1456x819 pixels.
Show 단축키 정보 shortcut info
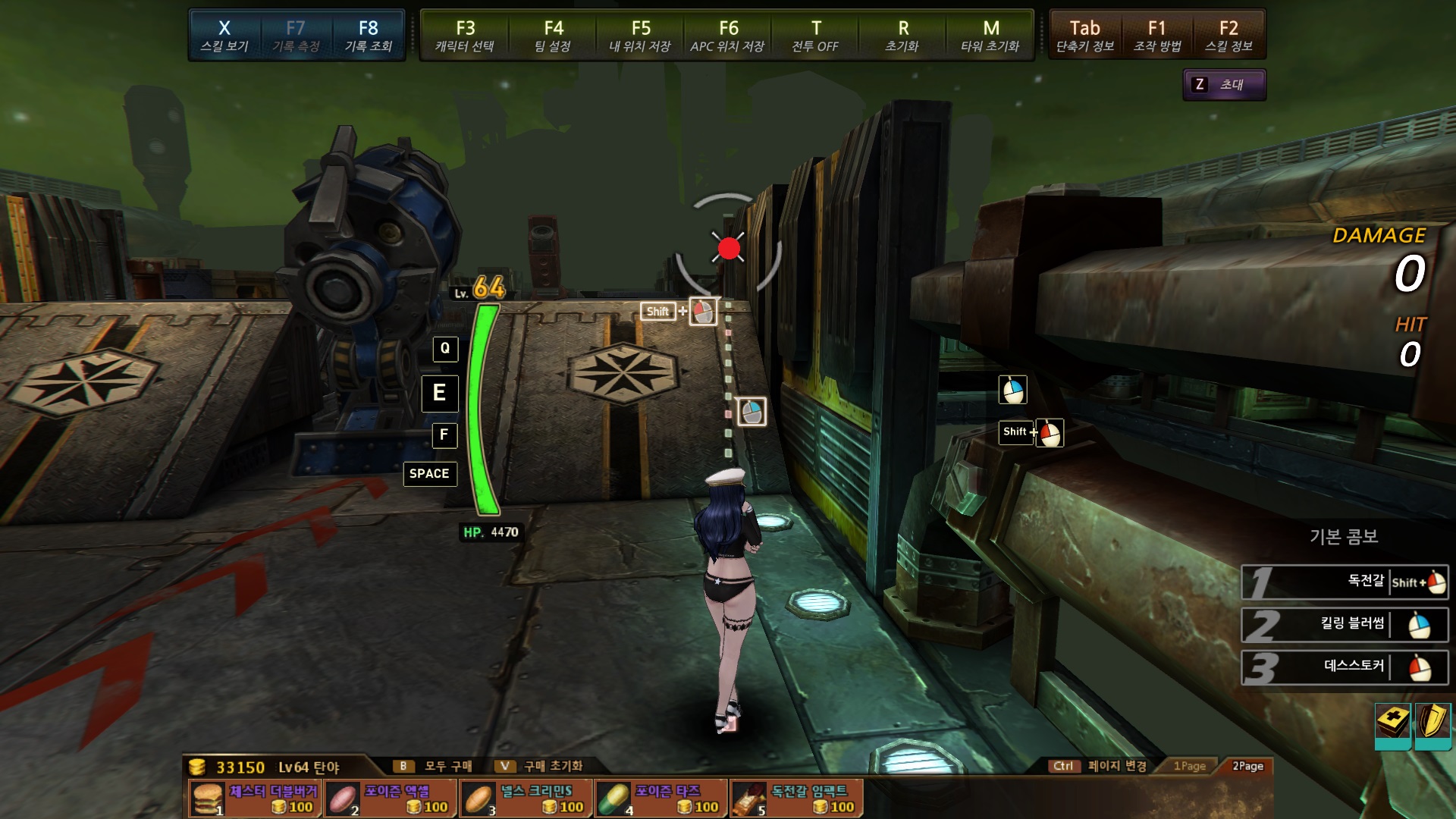(x=1085, y=36)
